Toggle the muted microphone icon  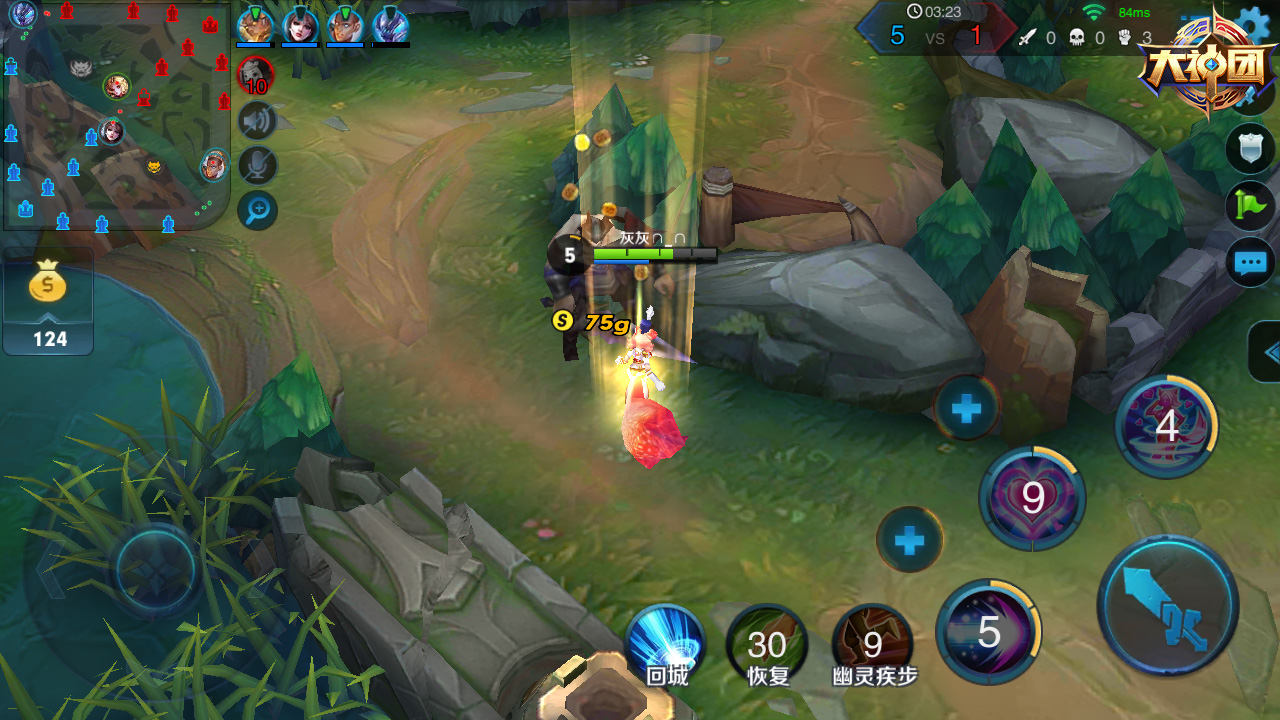click(x=257, y=166)
